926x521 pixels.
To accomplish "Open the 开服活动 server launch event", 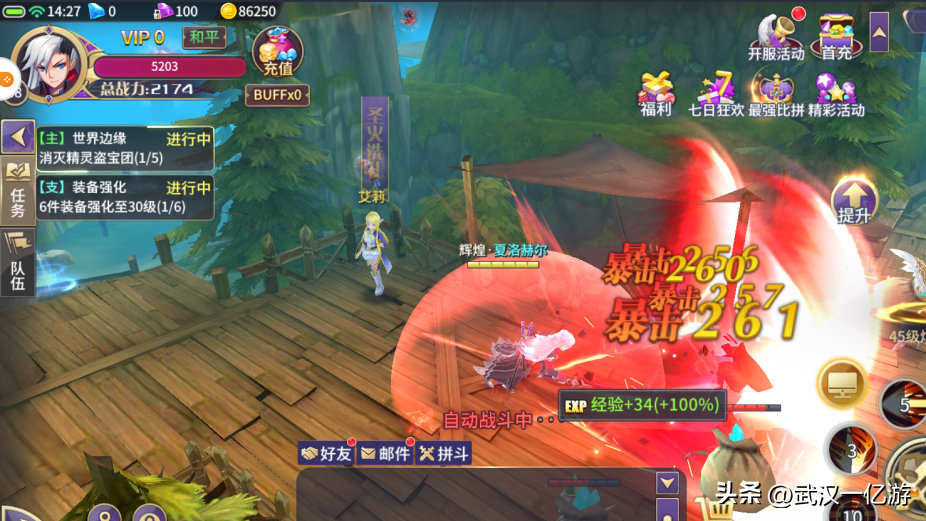I will tap(776, 36).
